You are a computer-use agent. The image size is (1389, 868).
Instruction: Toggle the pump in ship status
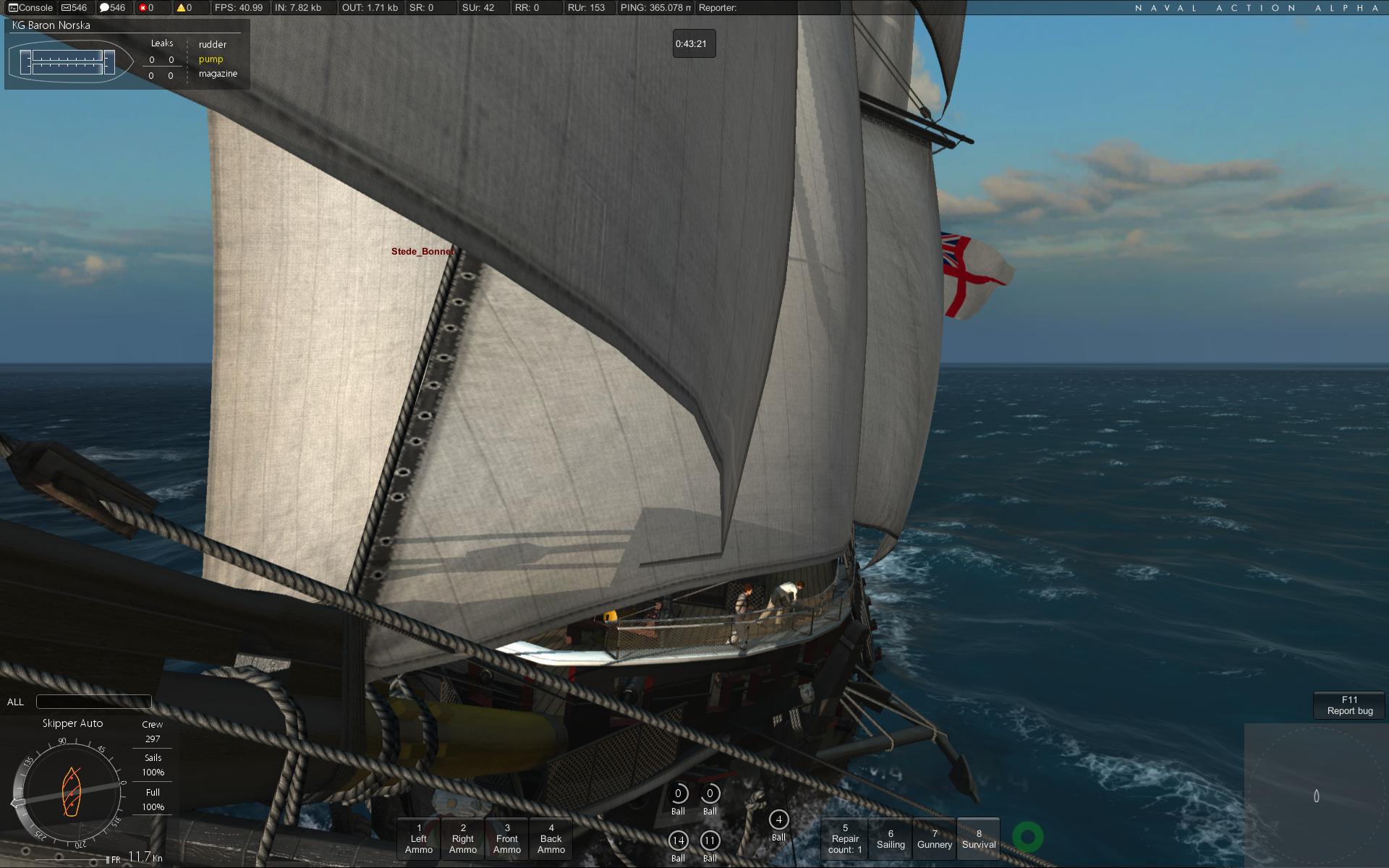(x=211, y=59)
